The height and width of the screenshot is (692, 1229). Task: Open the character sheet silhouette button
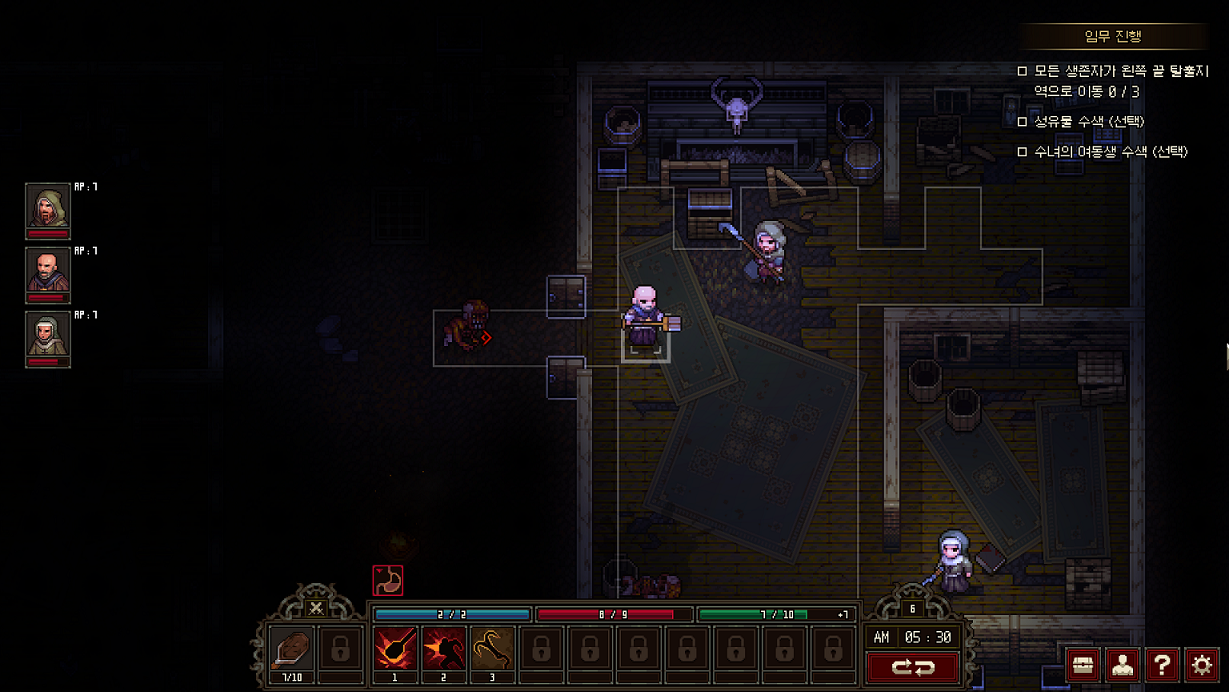point(1122,665)
